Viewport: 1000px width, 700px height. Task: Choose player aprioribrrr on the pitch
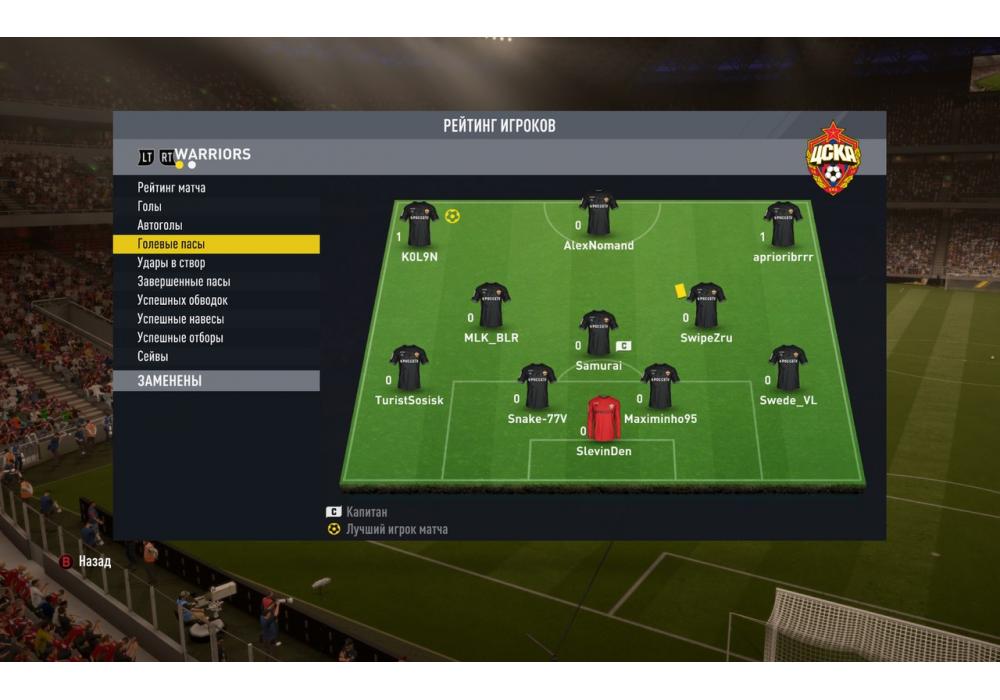[x=783, y=224]
